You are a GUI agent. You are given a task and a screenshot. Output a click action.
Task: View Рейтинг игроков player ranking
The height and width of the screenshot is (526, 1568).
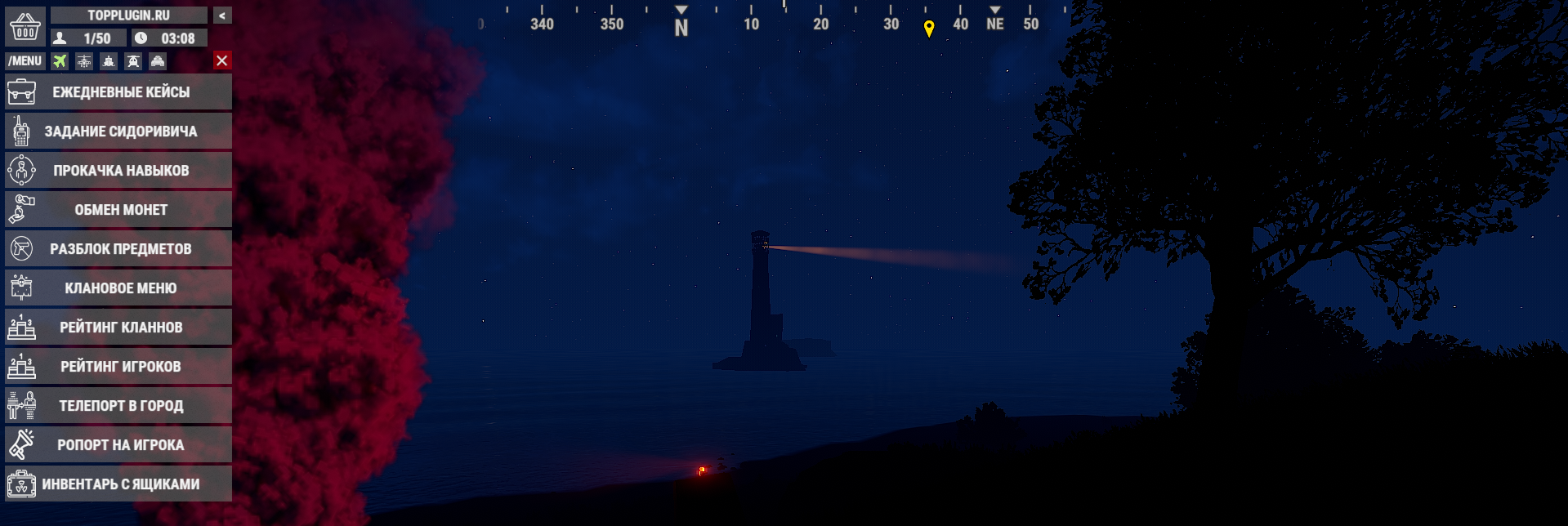pos(118,367)
